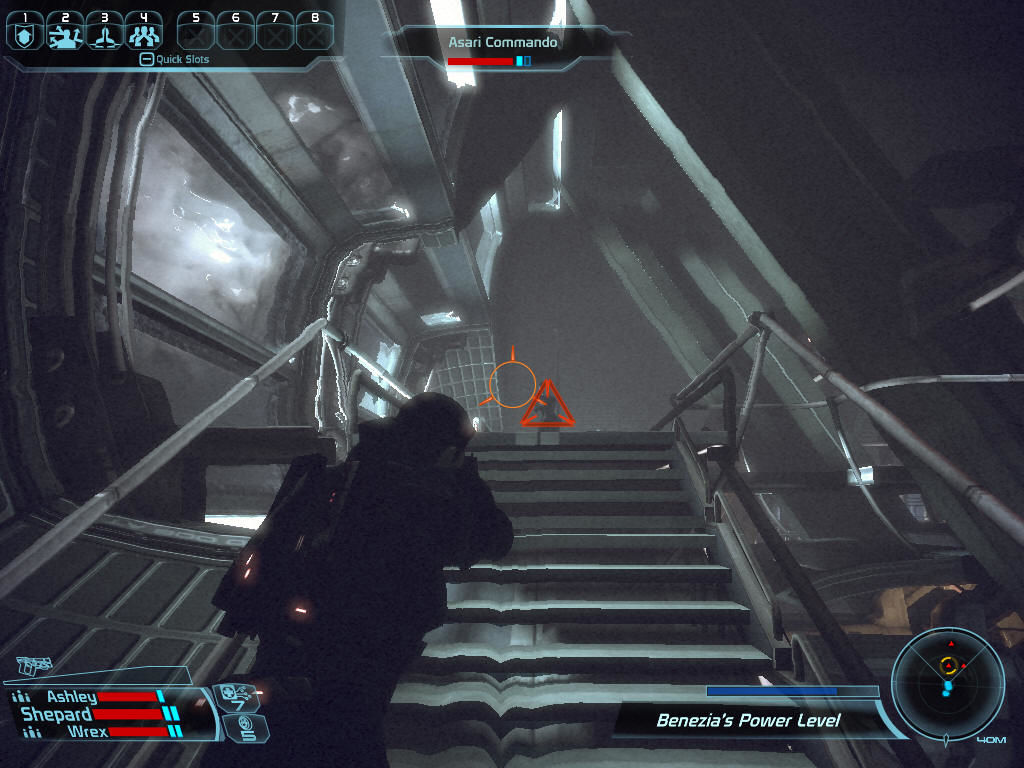Use the medi-gel icon showing 7
This screenshot has width=1024, height=768.
coord(237,695)
